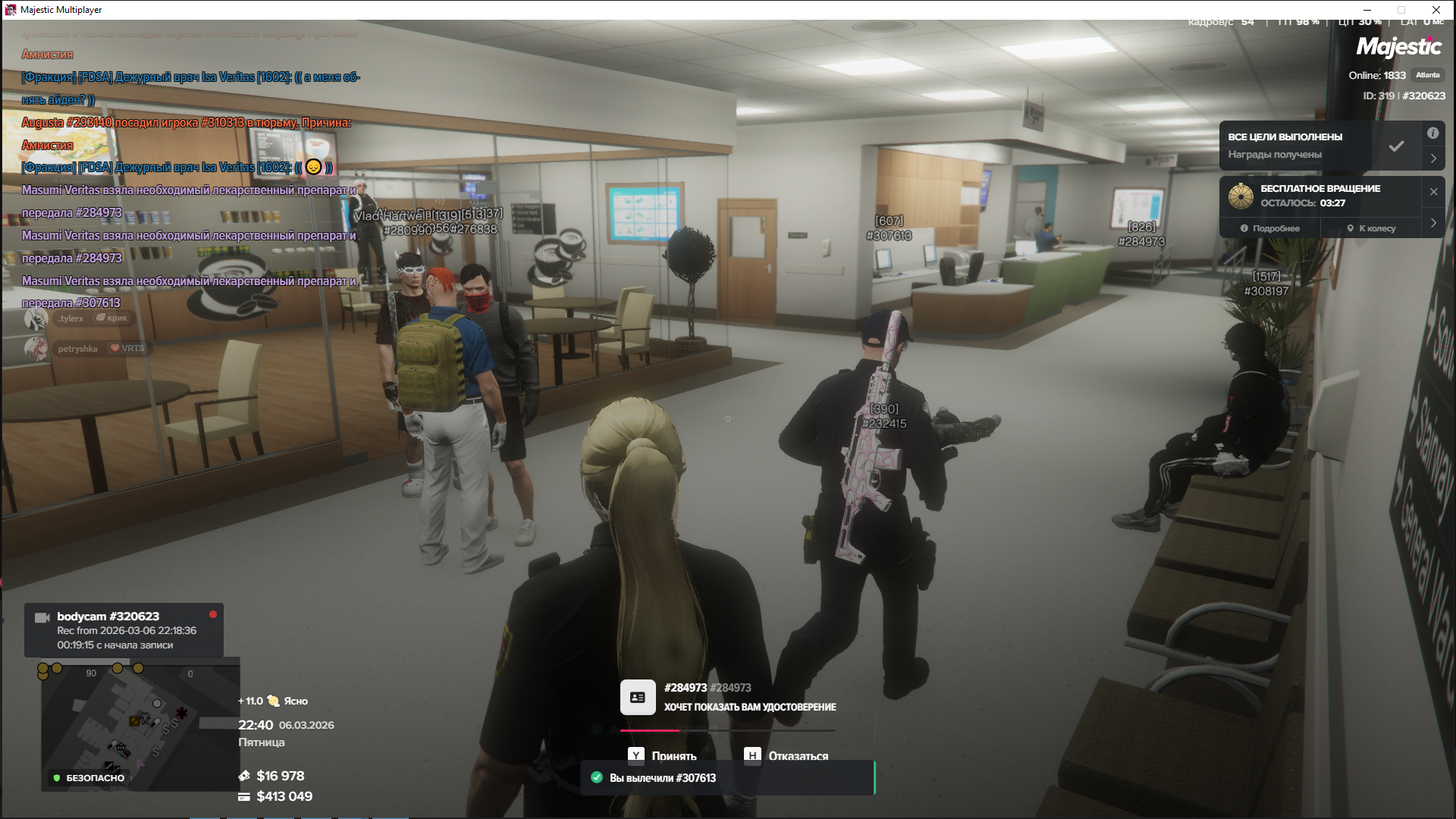Viewport: 1456px width, 819px height.
Task: Decline the ID request with Отказаться
Action: 786,755
